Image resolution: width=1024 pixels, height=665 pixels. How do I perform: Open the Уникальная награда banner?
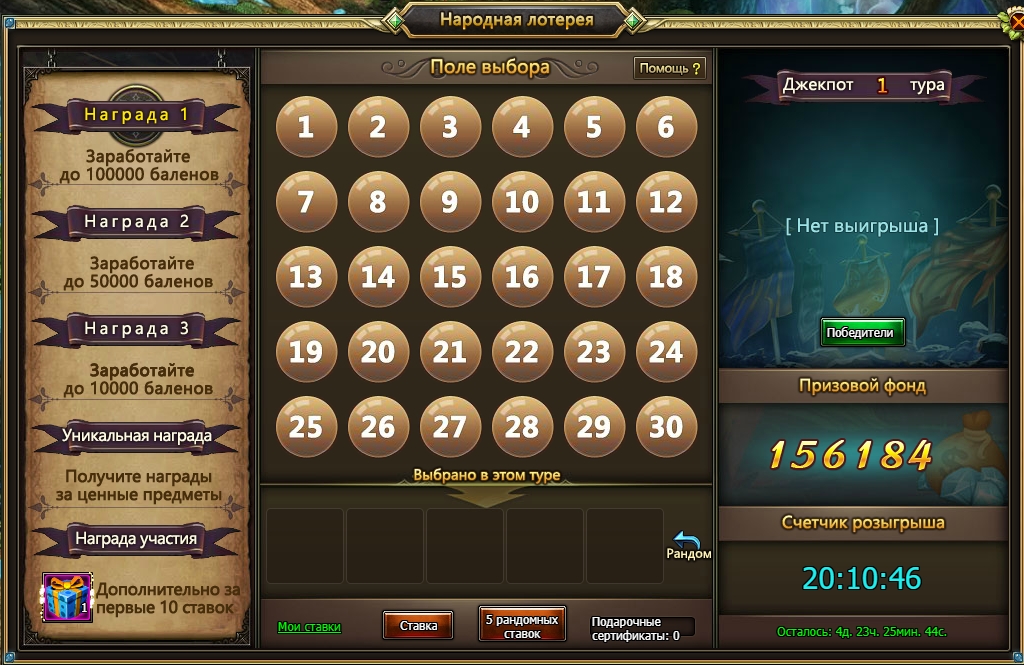(137, 436)
